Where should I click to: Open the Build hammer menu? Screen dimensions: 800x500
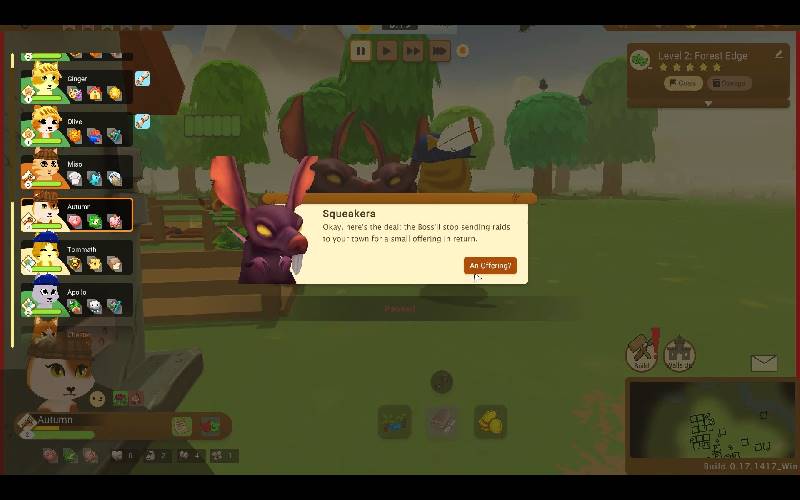click(642, 354)
